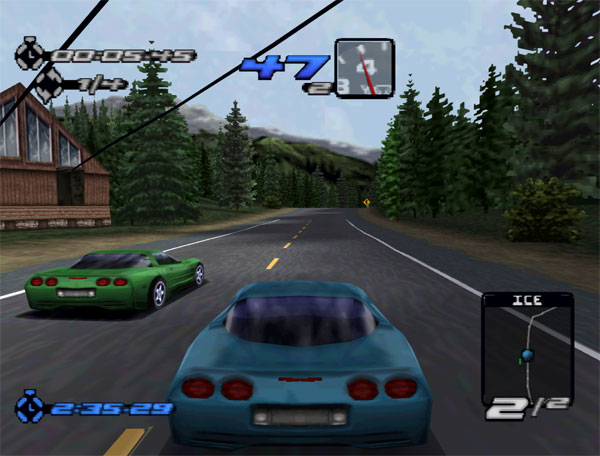Select the blue player marker on the minimap

(526, 354)
